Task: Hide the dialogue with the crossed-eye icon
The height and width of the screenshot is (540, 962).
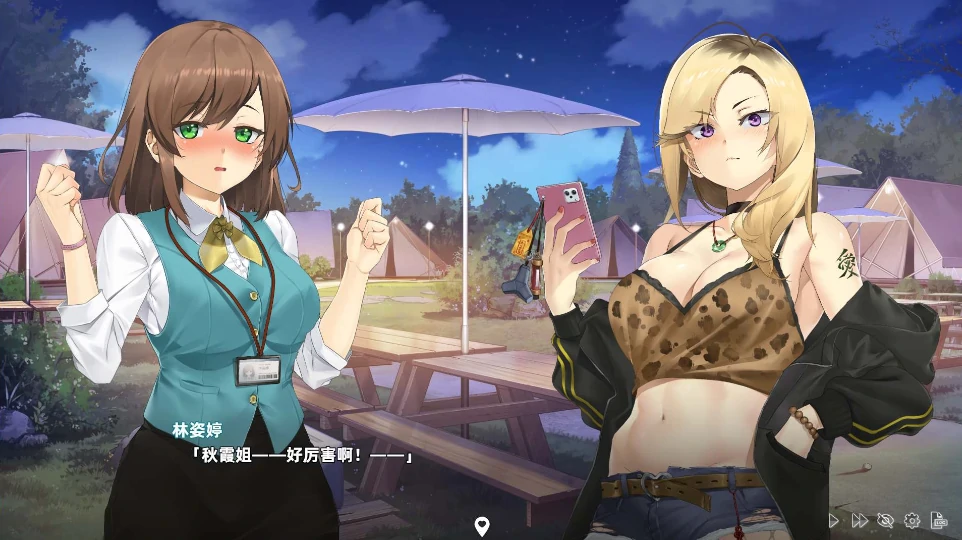Action: pyautogui.click(x=885, y=520)
